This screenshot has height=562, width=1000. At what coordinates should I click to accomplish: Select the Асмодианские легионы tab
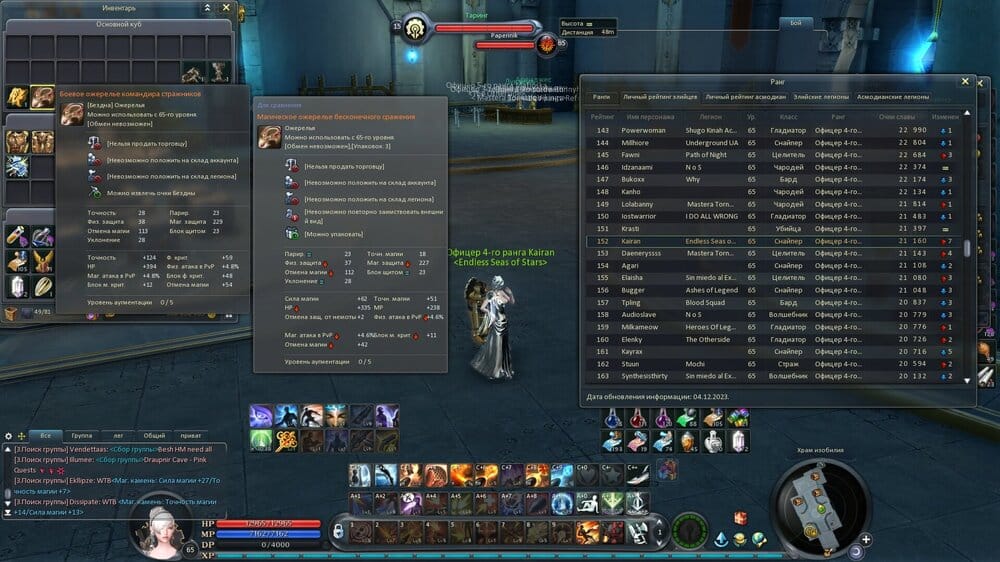[893, 97]
